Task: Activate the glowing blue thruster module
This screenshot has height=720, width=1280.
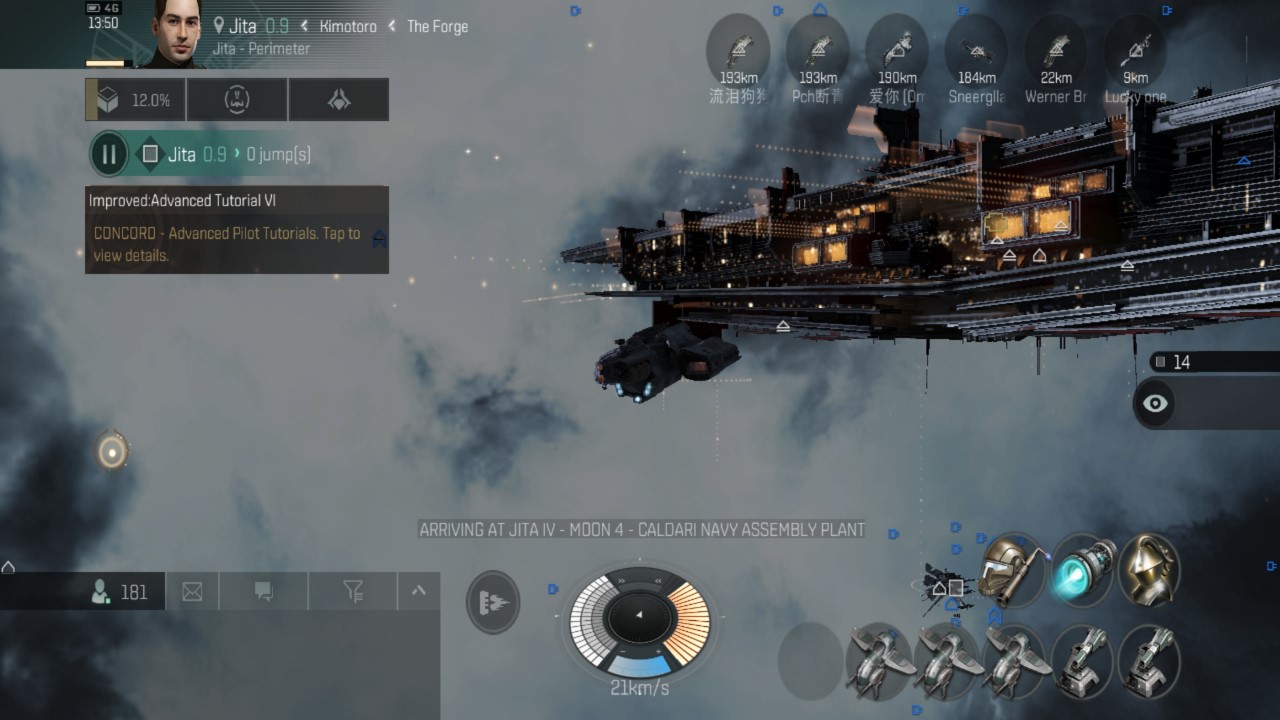Action: click(1081, 568)
